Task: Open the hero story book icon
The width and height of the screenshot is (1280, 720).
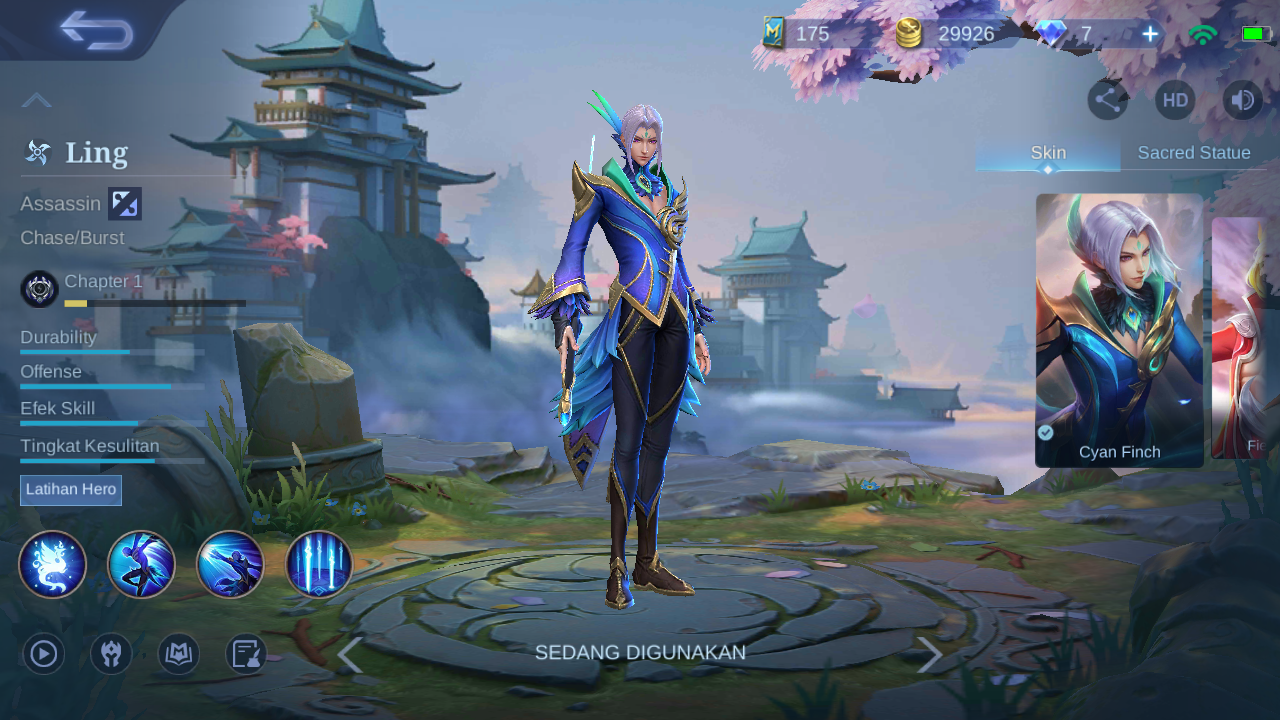Action: (x=178, y=654)
